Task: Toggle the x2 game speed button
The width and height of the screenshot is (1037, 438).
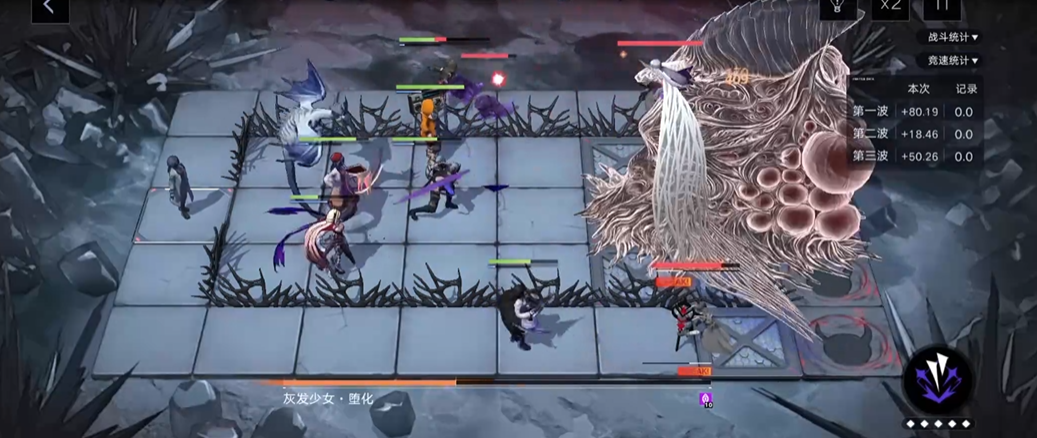Action: tap(889, 8)
